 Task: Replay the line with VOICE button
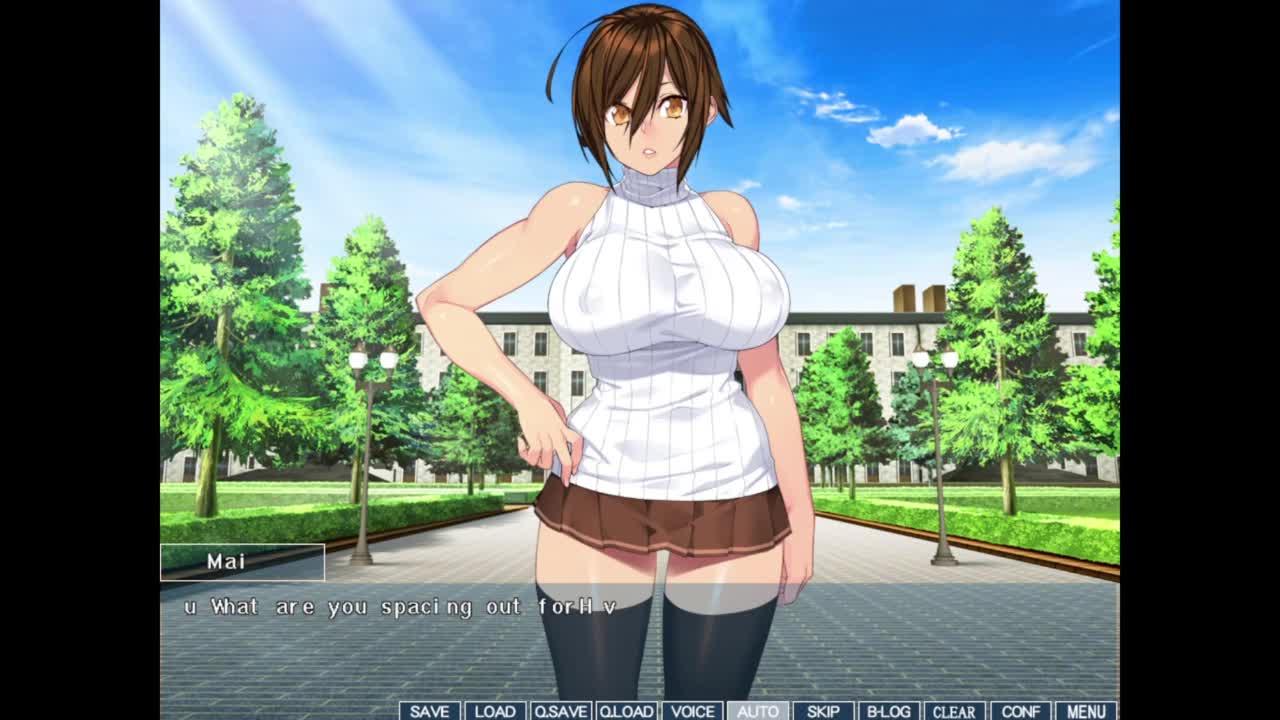[x=692, y=711]
